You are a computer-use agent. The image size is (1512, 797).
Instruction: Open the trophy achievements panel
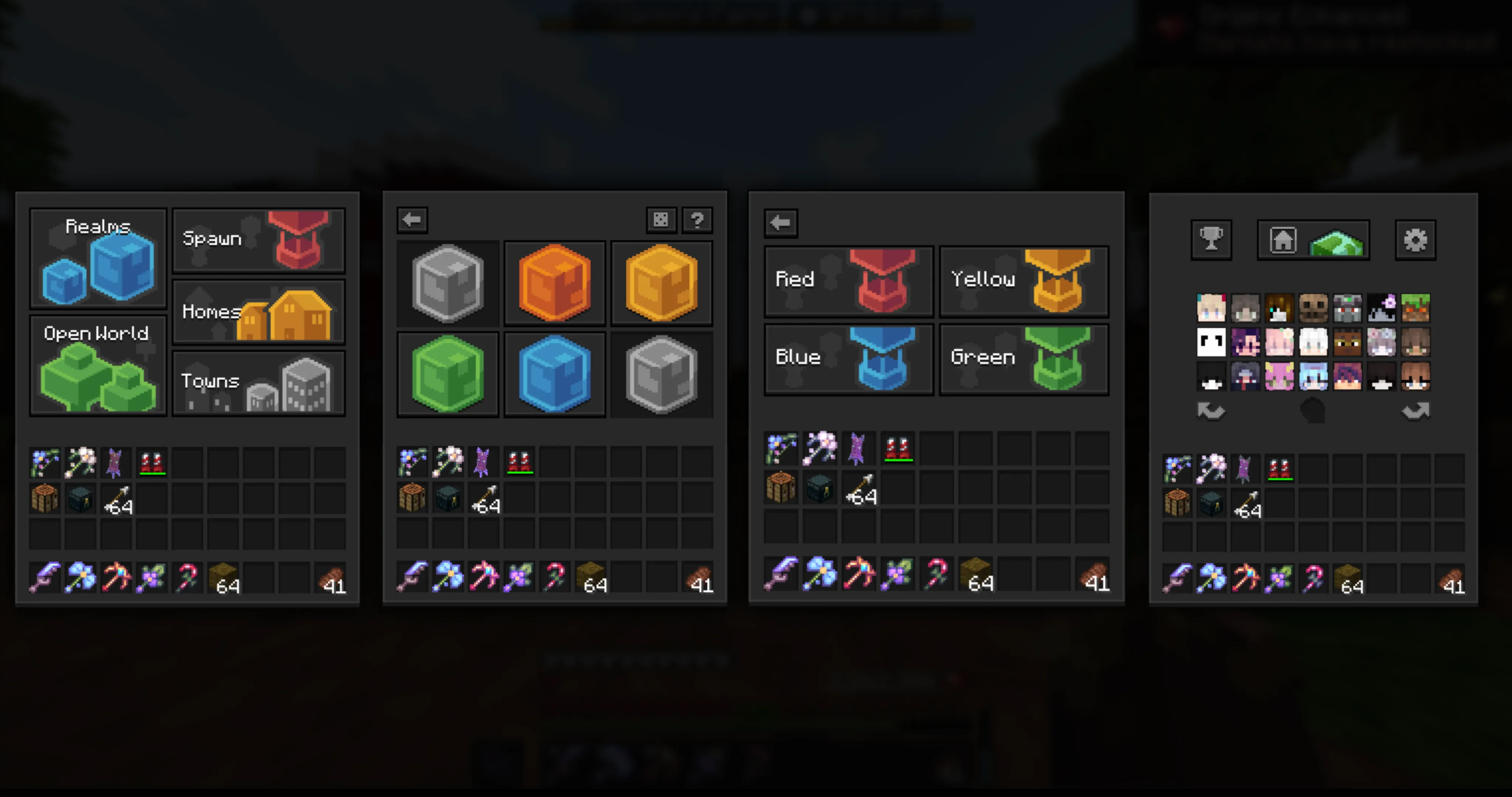(x=1211, y=239)
